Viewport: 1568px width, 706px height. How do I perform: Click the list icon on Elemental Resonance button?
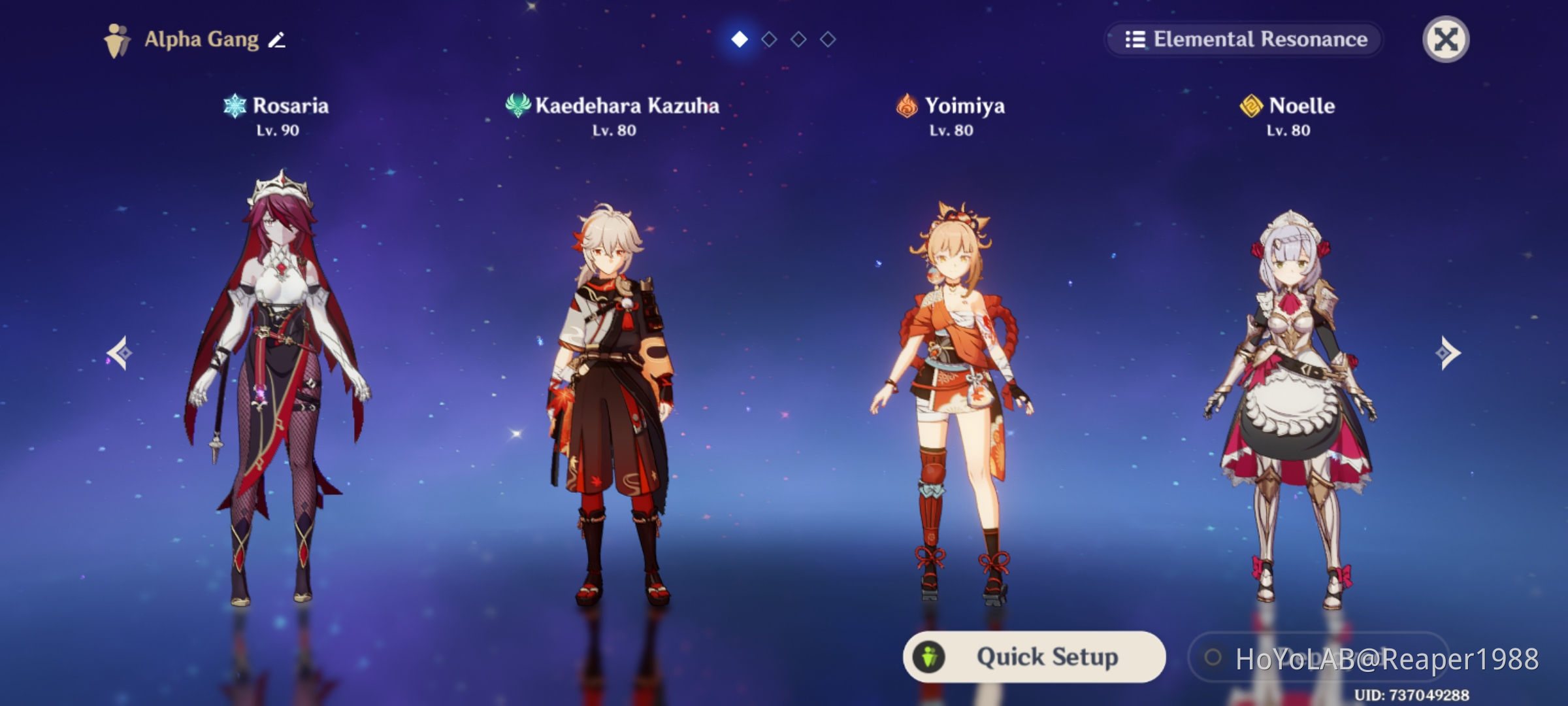point(1135,39)
